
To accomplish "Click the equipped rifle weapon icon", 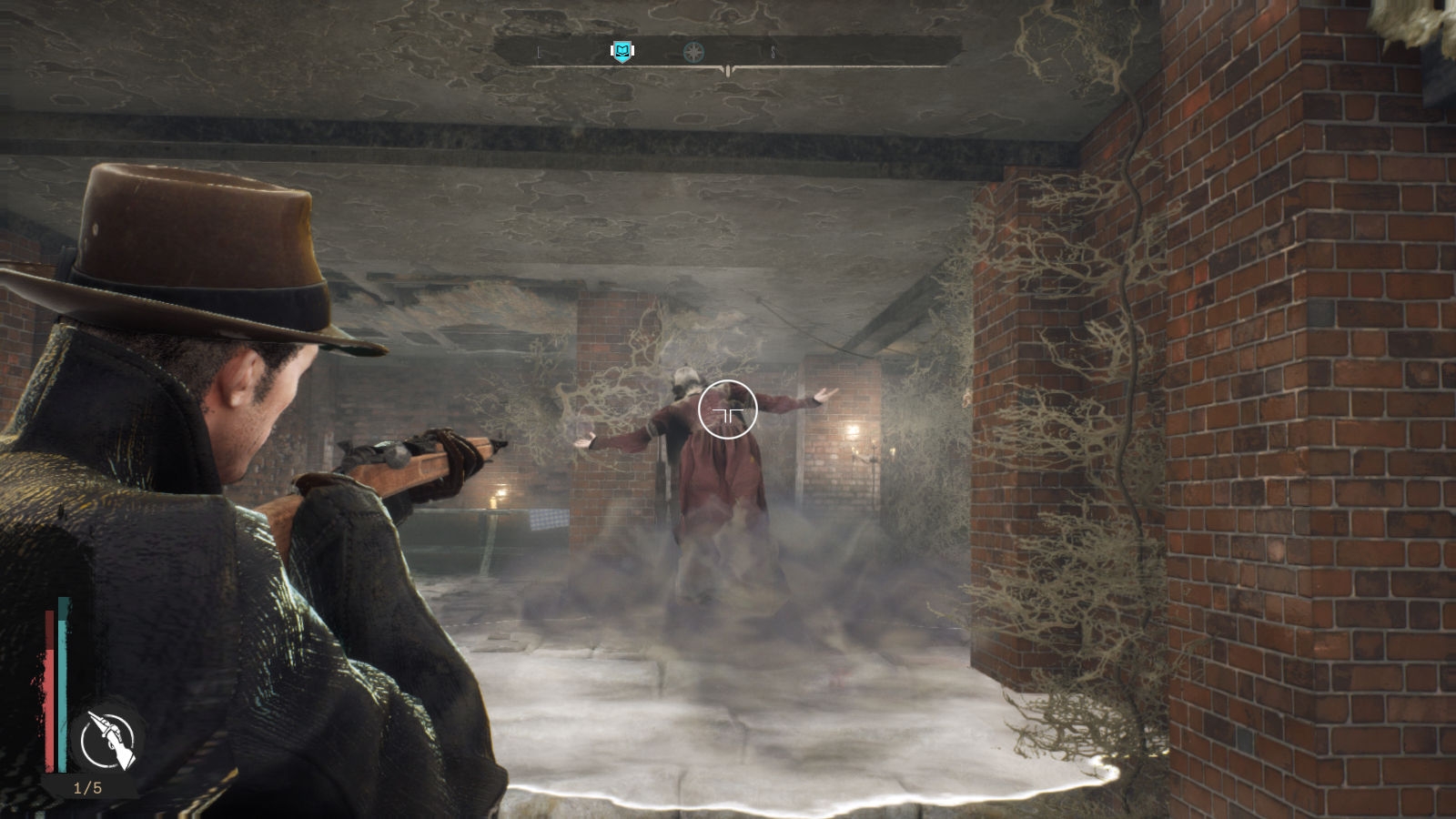I will pyautogui.click(x=107, y=739).
